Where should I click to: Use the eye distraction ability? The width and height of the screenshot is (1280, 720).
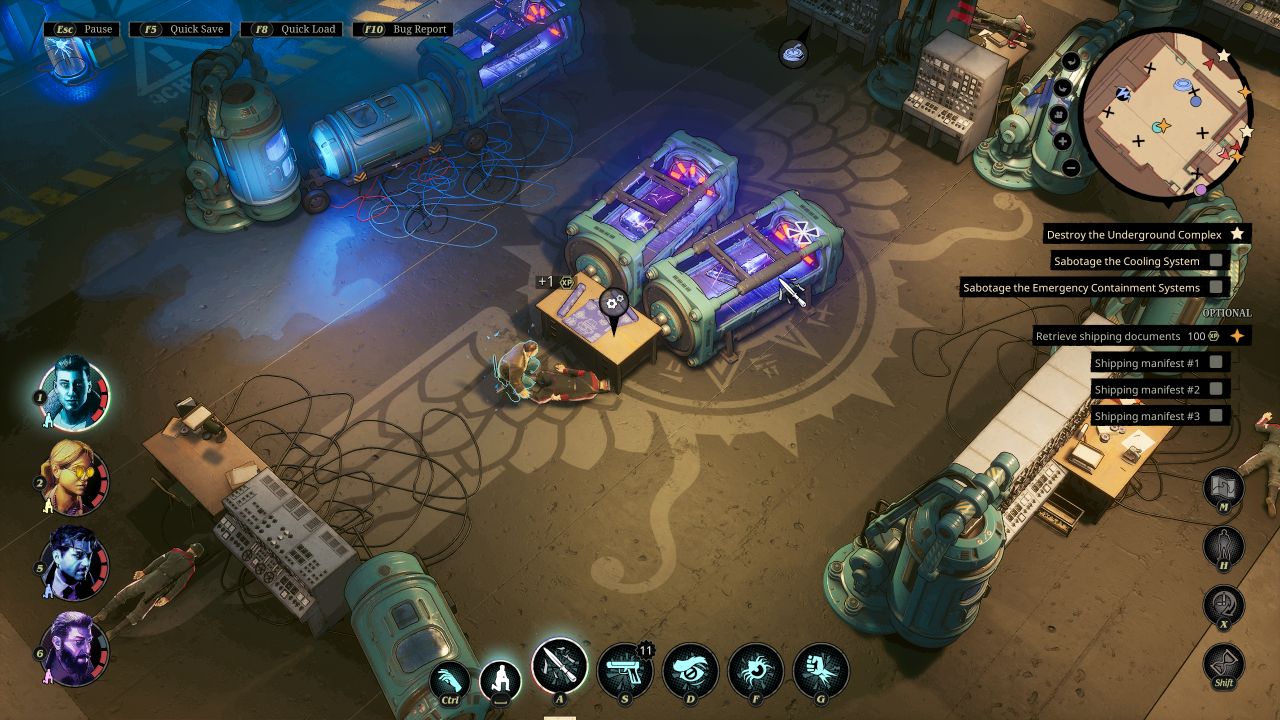click(x=691, y=670)
